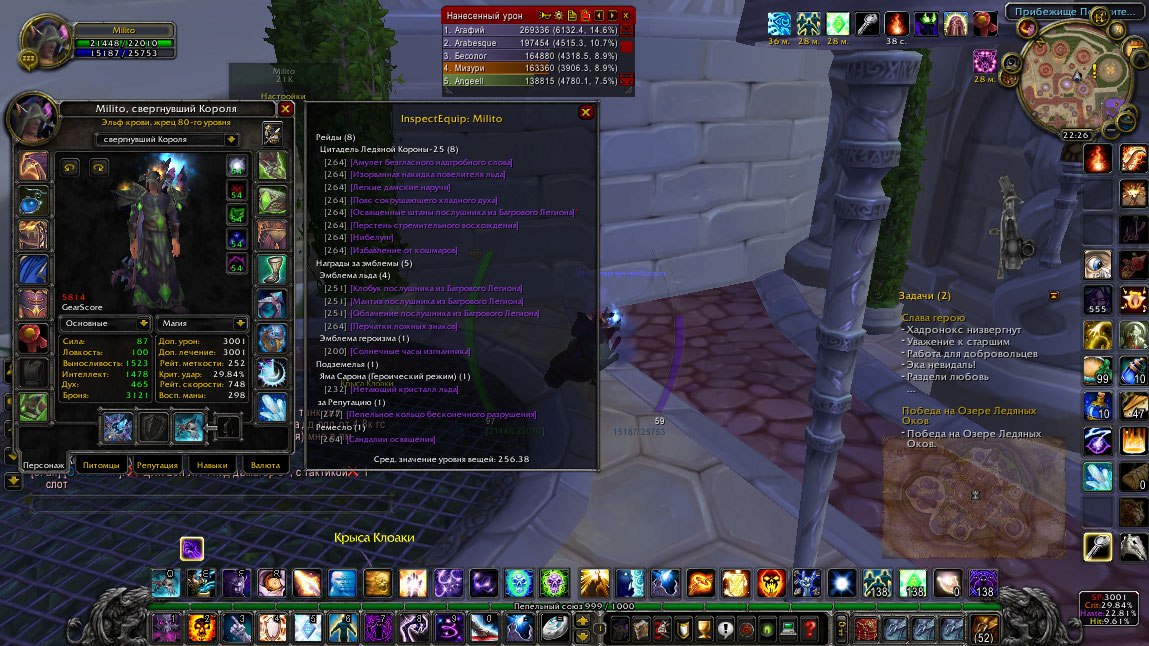
Task: Switch to the Валюта tab
Action: coord(265,465)
